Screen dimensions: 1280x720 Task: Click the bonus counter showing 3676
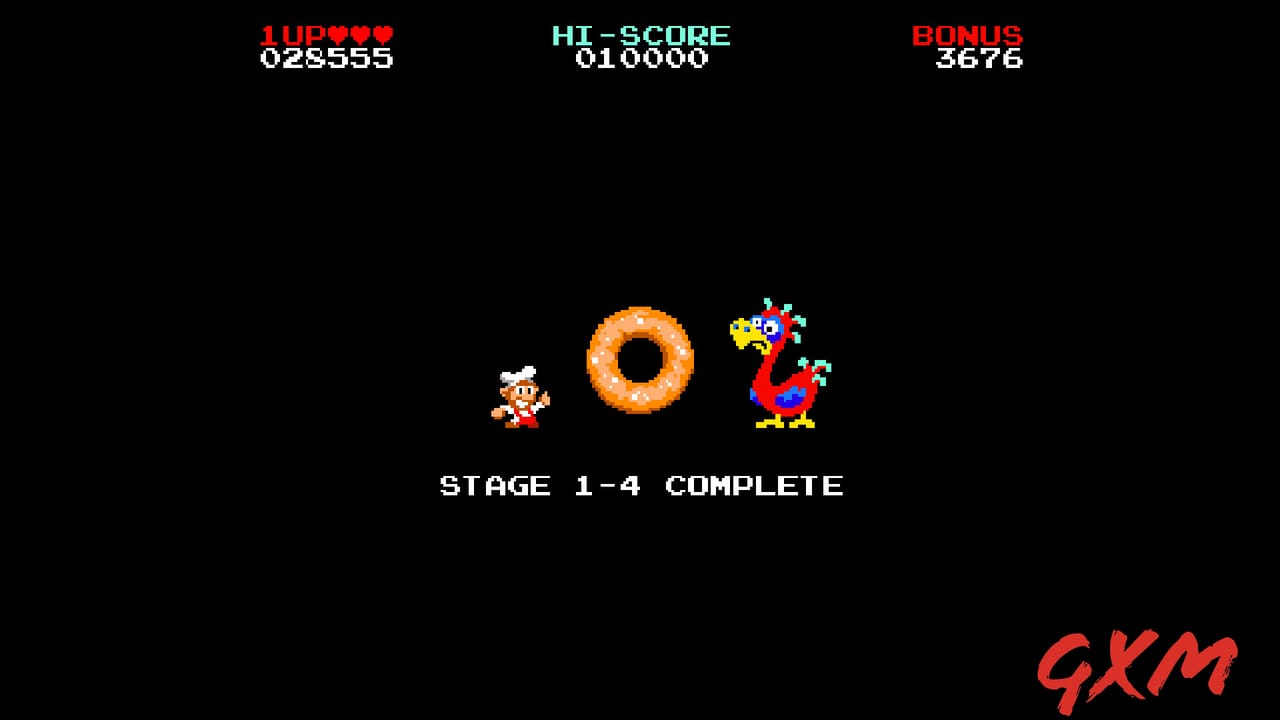click(x=980, y=60)
